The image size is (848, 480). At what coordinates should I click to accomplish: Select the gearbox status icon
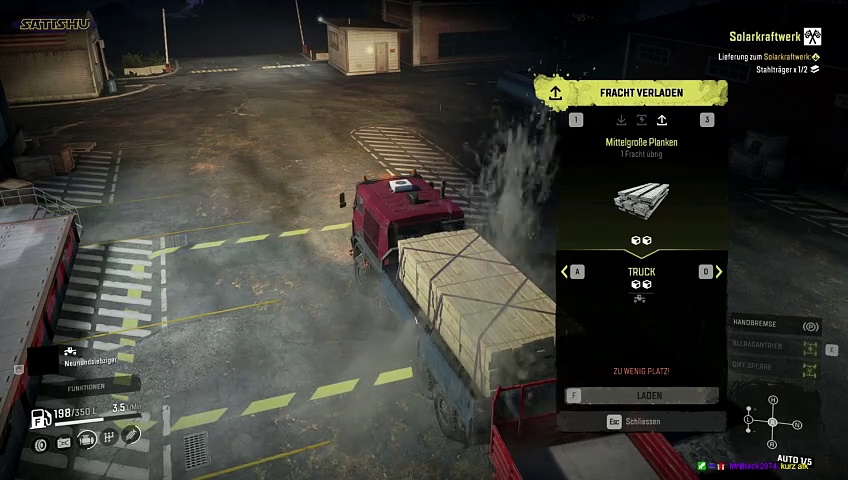[x=109, y=438]
